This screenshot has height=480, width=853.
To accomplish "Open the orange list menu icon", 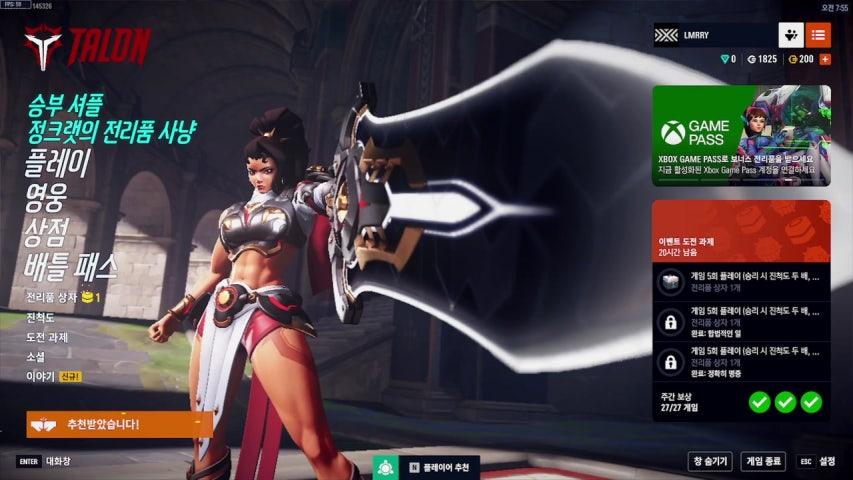I will [818, 35].
